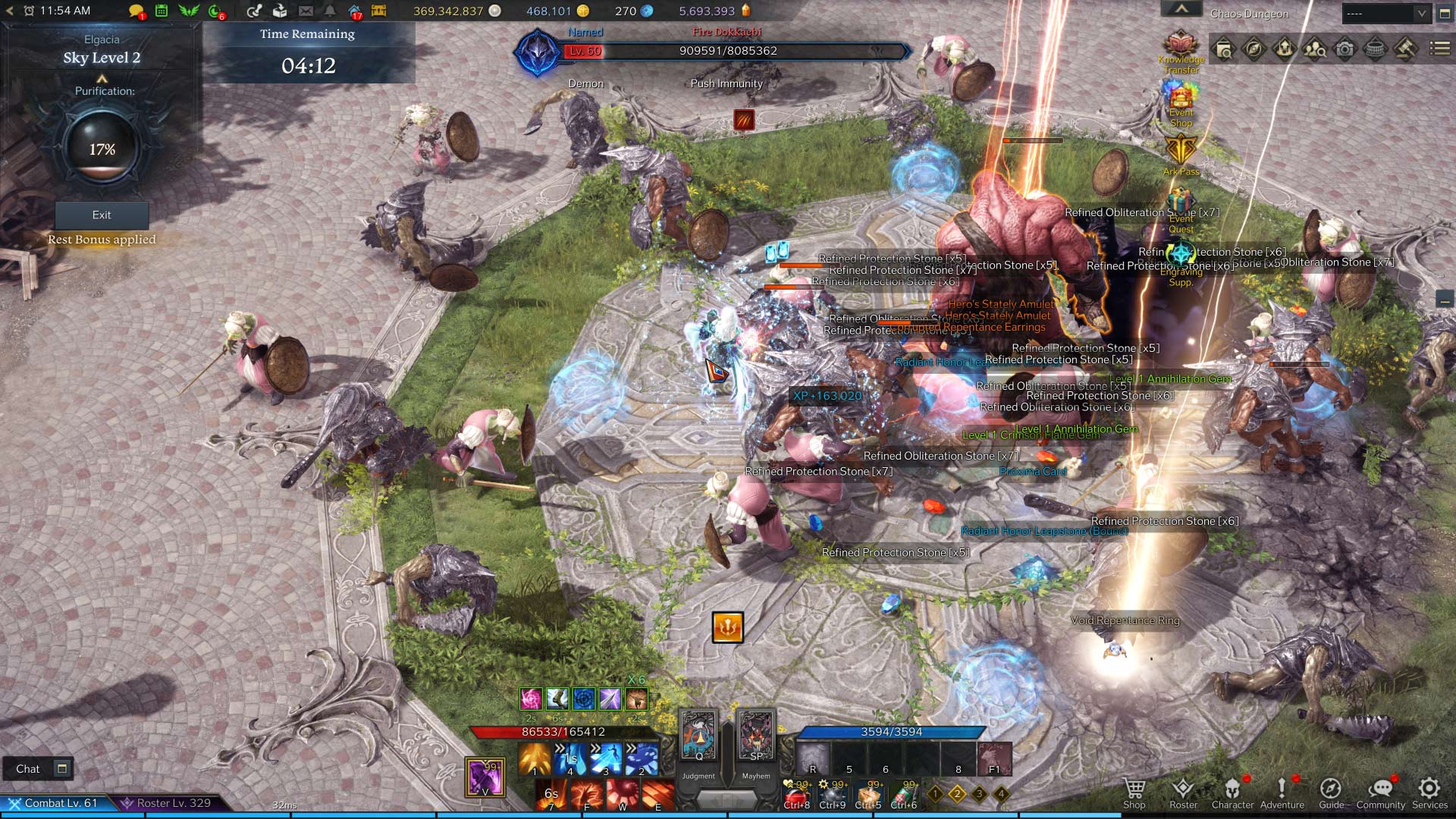The height and width of the screenshot is (819, 1456).
Task: Open the Services gear menu
Action: pyautogui.click(x=1429, y=792)
